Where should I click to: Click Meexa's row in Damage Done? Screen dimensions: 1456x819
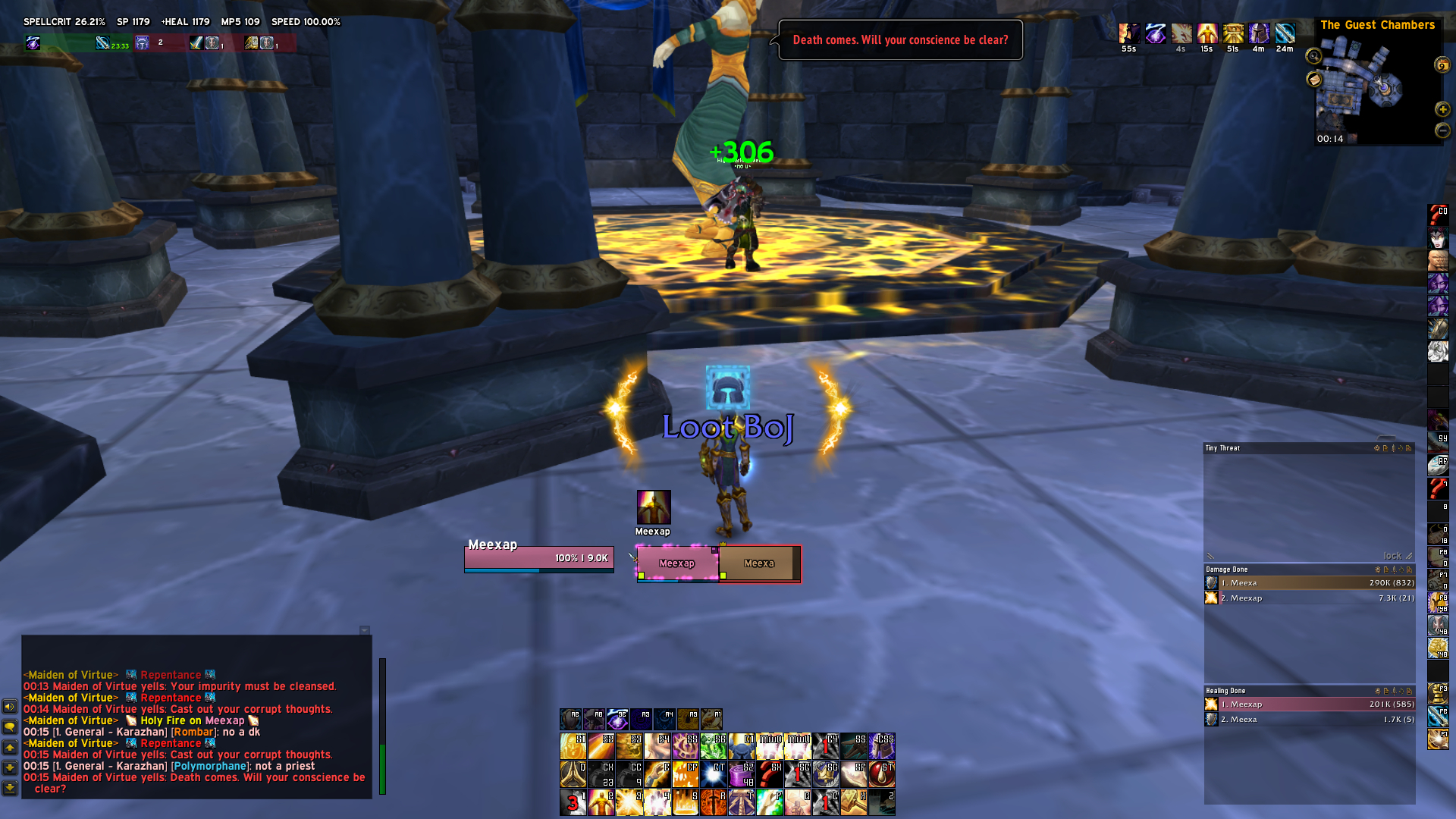tap(1309, 583)
